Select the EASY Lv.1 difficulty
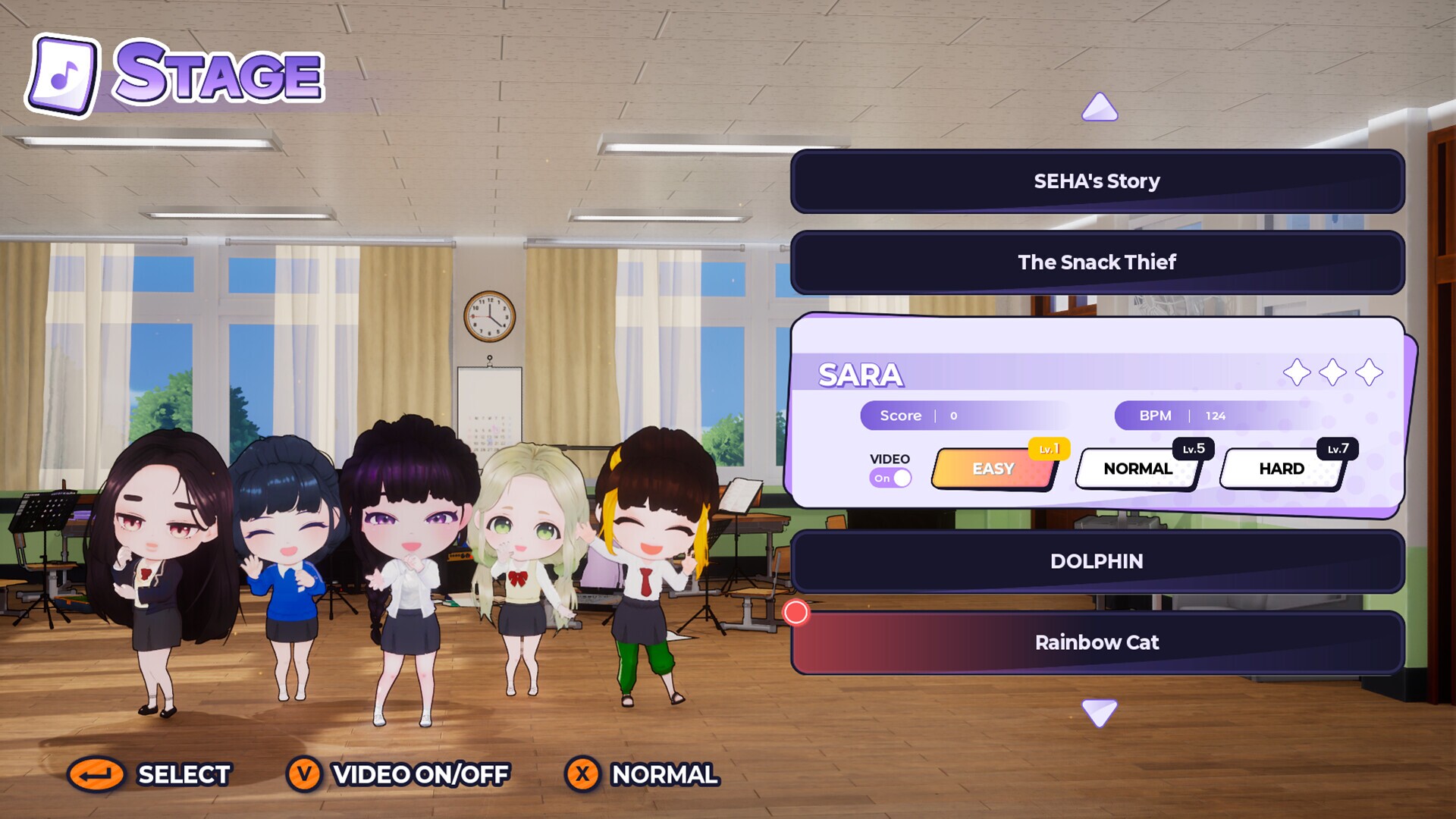This screenshot has height=819, width=1456. point(993,469)
